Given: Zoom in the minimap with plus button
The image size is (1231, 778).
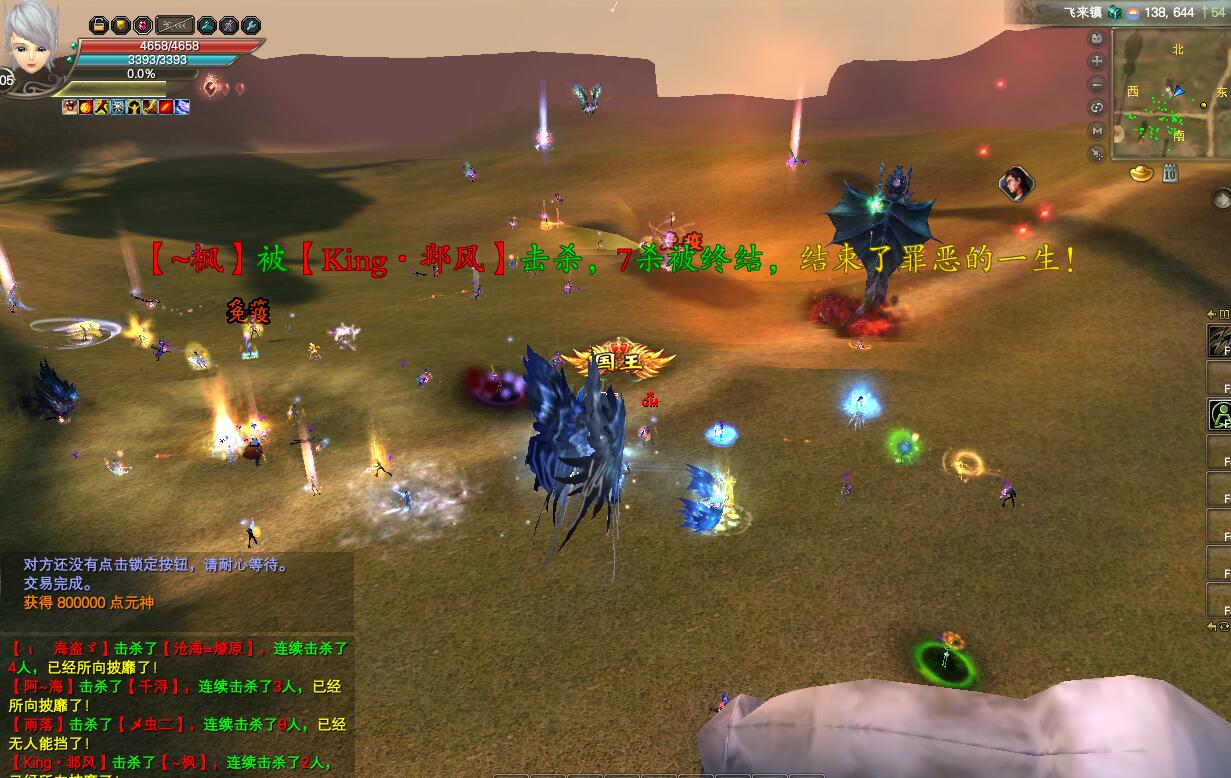Looking at the screenshot, I should pos(1097,61).
